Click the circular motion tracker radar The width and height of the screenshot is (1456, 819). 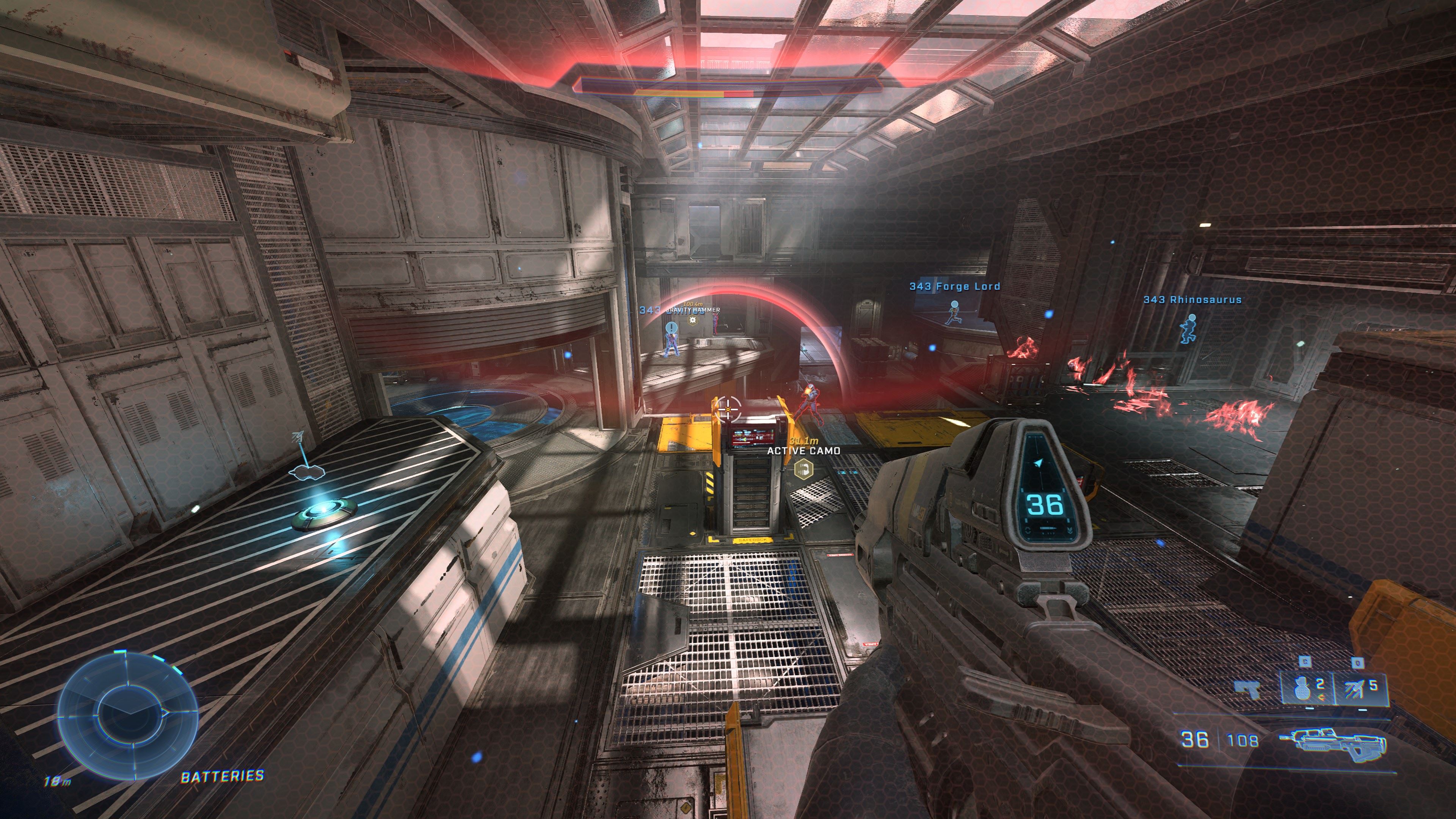(128, 714)
